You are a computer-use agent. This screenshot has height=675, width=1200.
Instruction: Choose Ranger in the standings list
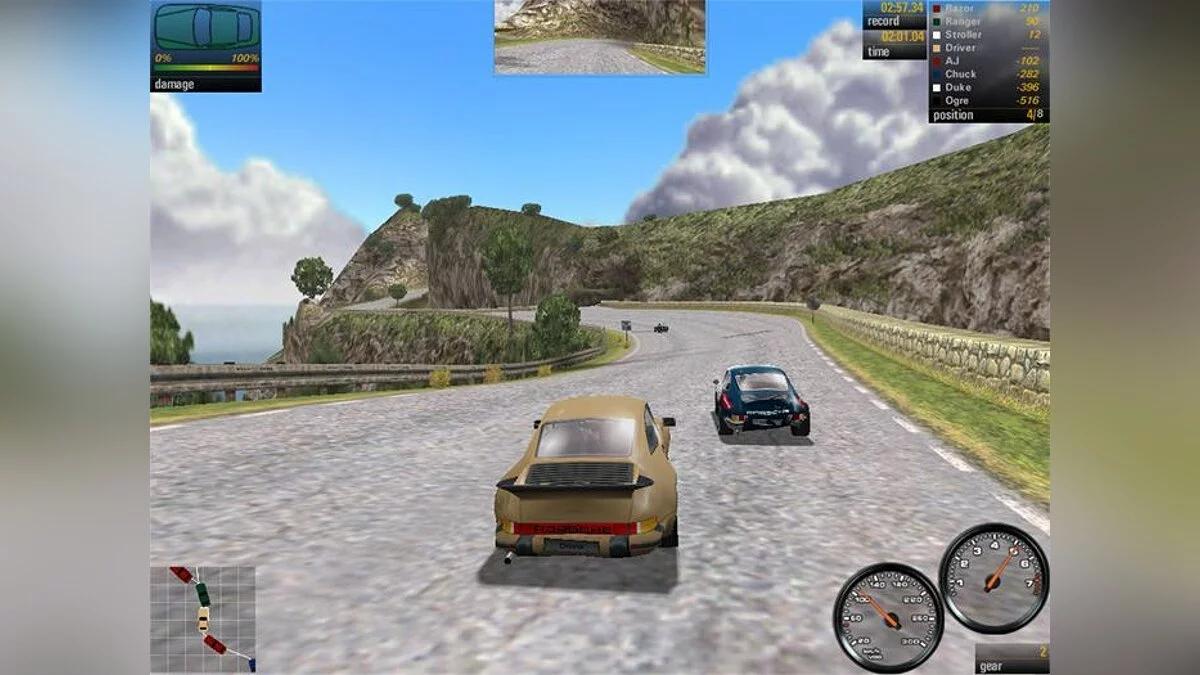click(x=988, y=21)
